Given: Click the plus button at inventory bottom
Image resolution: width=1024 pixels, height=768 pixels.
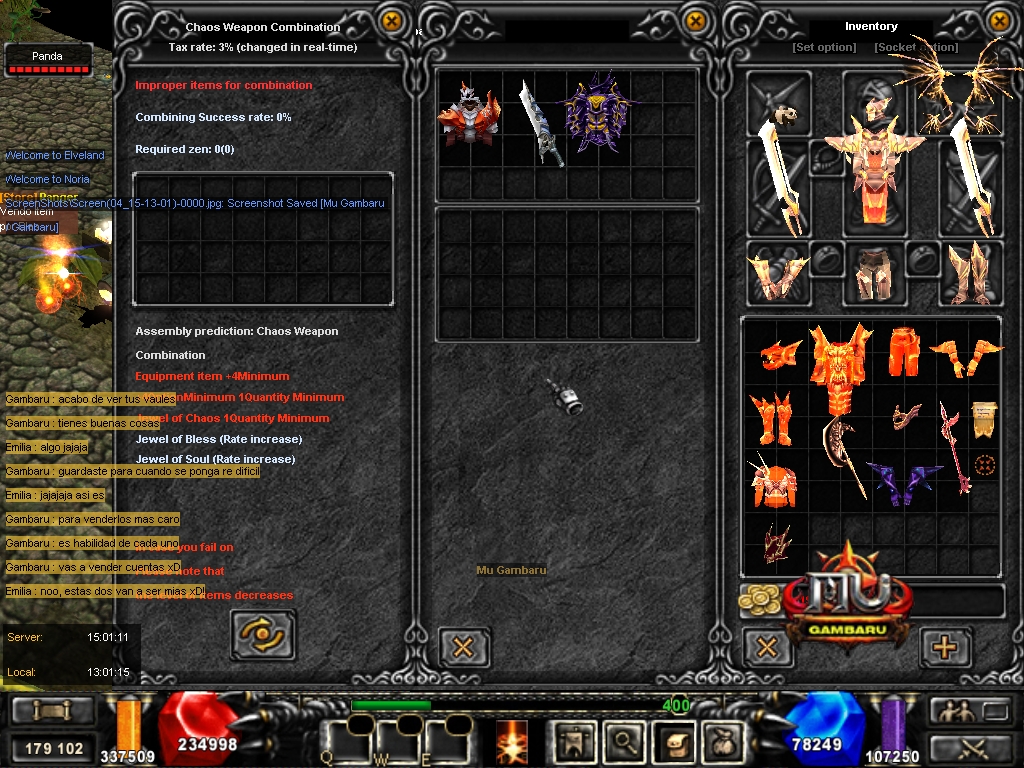Looking at the screenshot, I should tap(944, 647).
